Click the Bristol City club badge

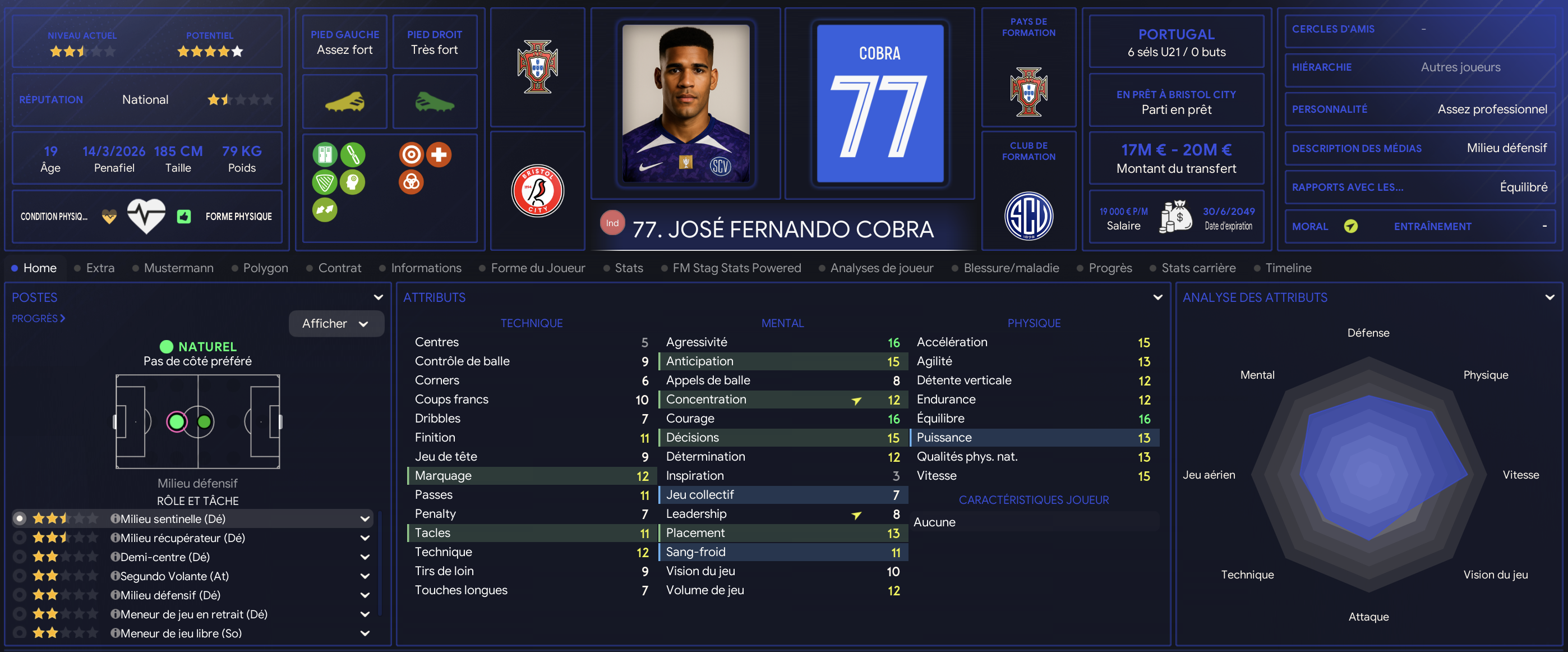(537, 191)
